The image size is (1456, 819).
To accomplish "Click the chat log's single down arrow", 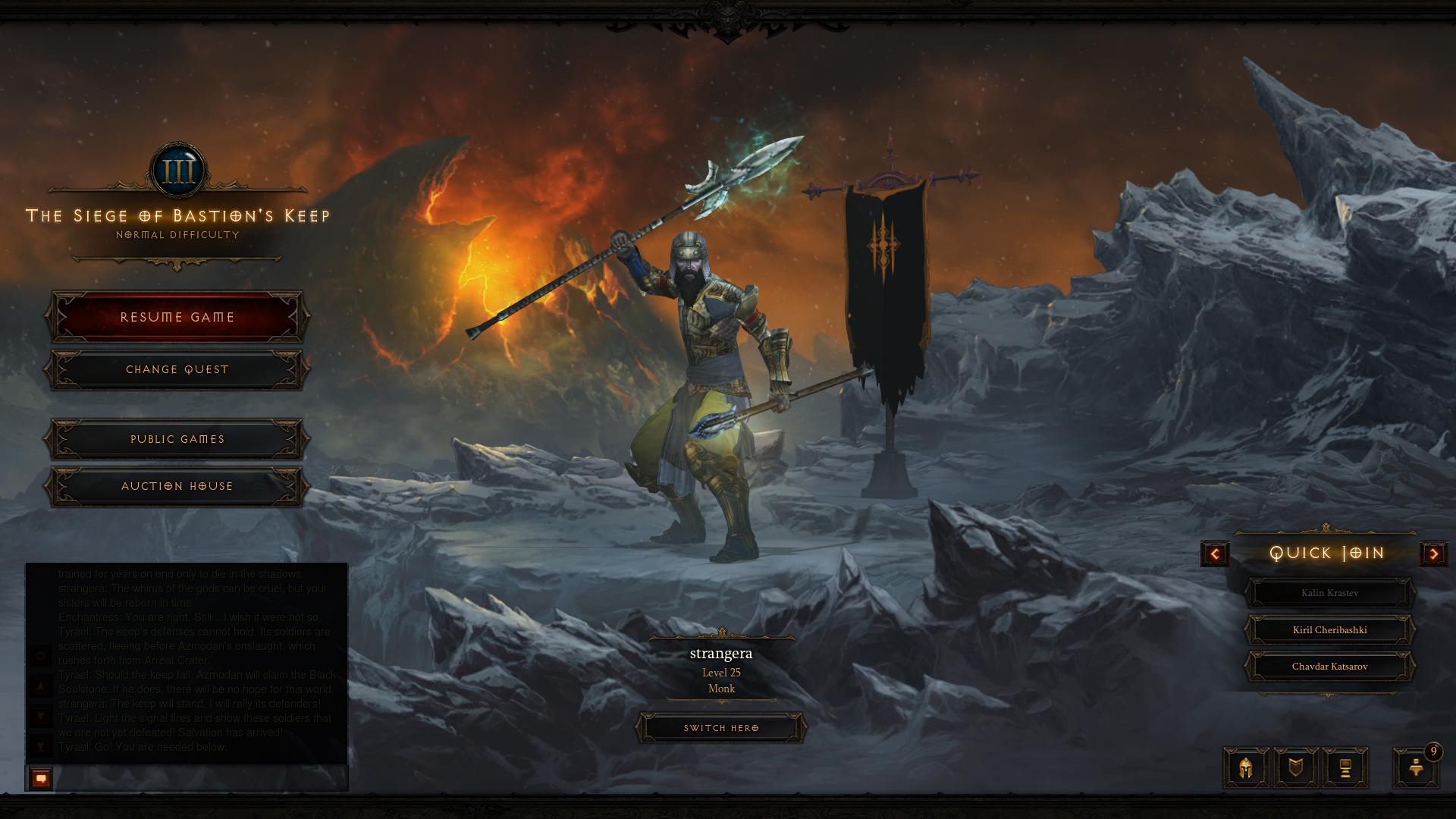I will pos(42,717).
